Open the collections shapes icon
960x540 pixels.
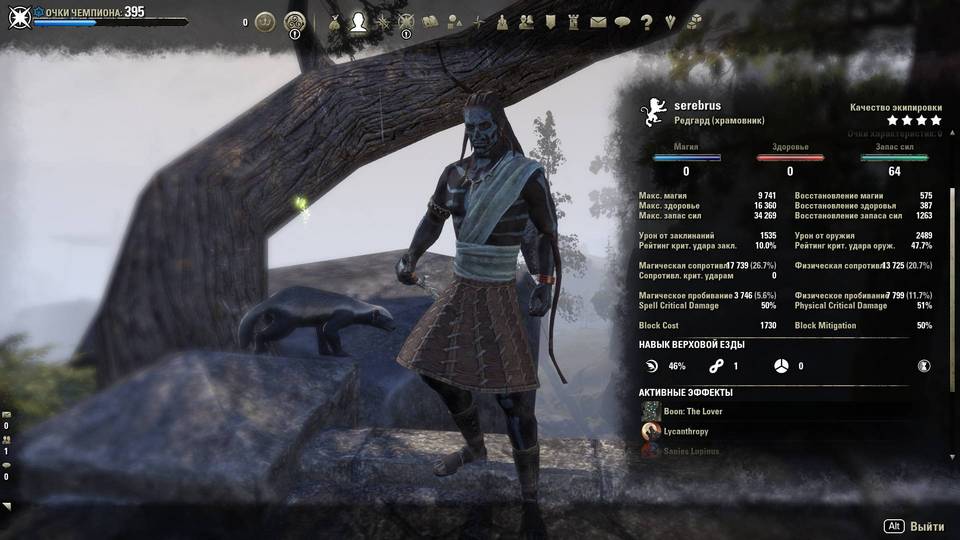click(x=454, y=21)
